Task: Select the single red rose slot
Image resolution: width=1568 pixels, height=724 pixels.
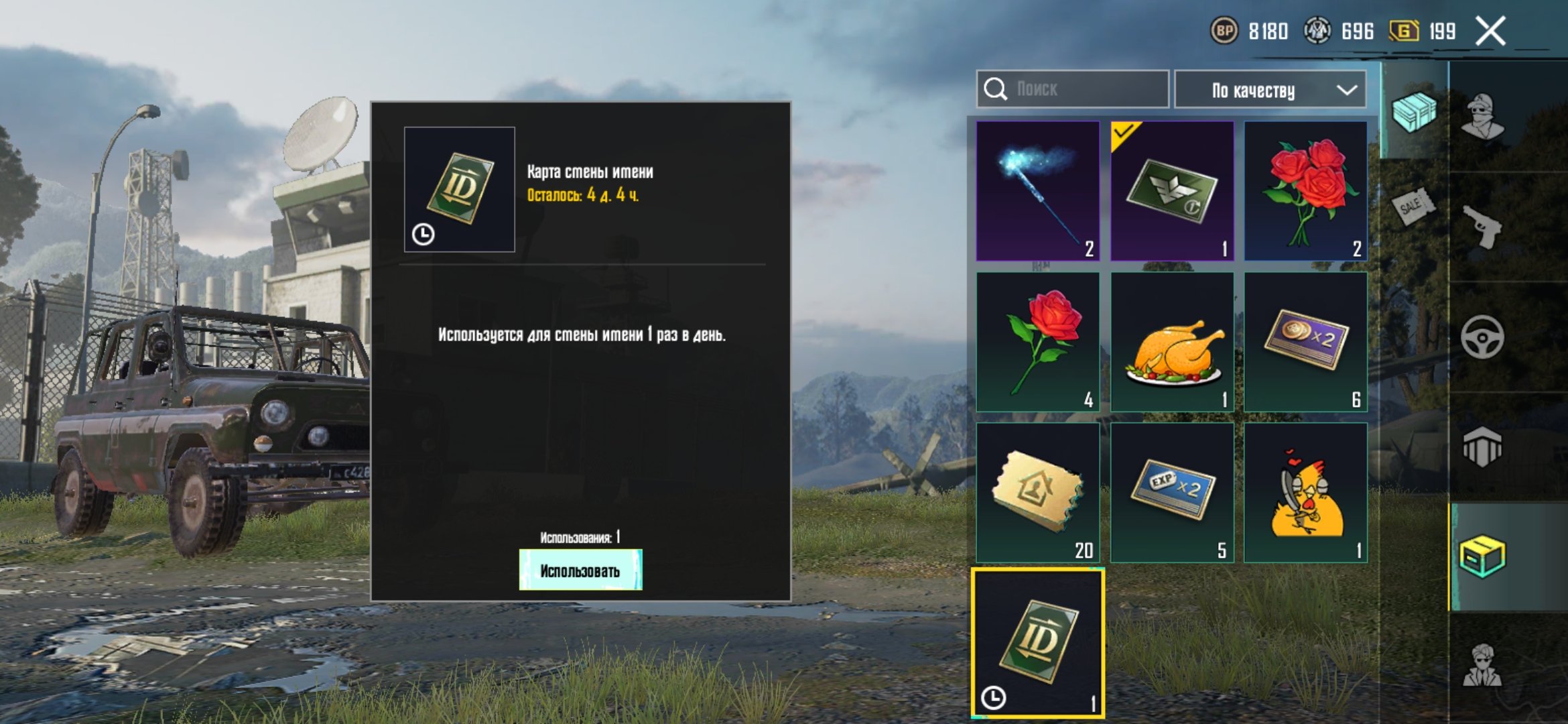Action: (1038, 342)
